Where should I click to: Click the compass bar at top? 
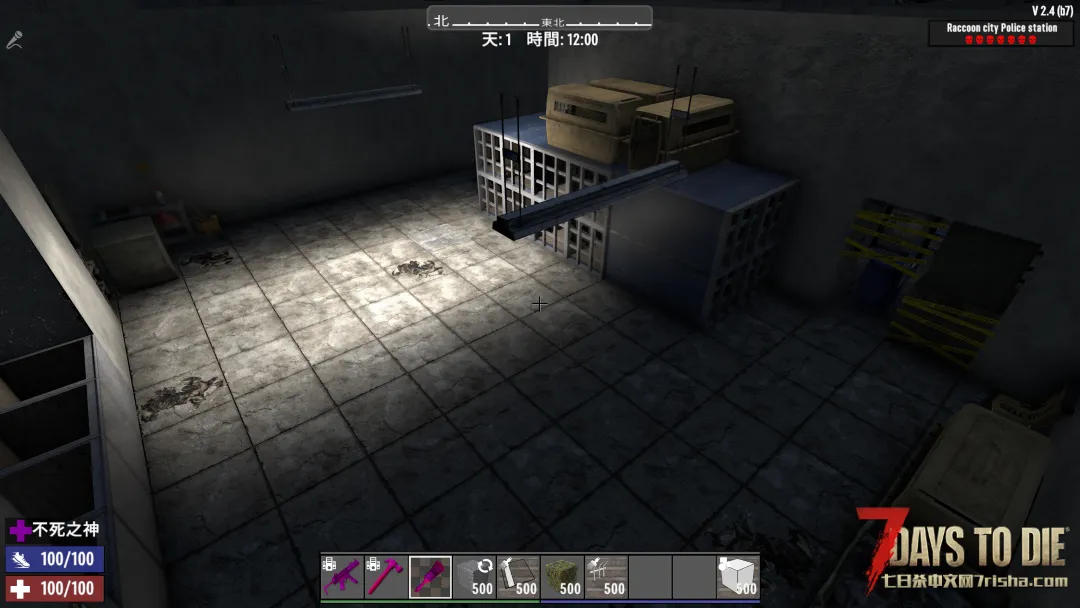pyautogui.click(x=540, y=19)
